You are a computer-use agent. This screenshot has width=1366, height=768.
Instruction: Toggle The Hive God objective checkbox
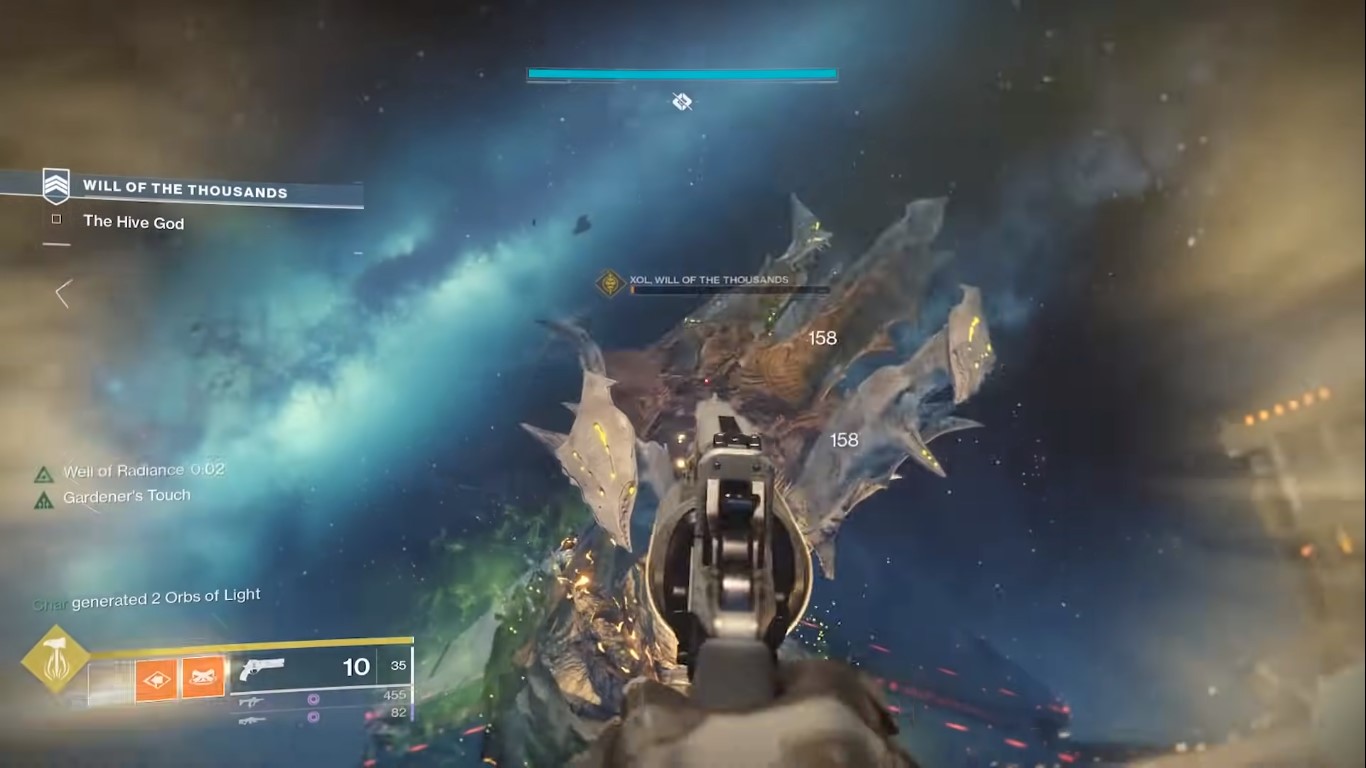(x=56, y=222)
